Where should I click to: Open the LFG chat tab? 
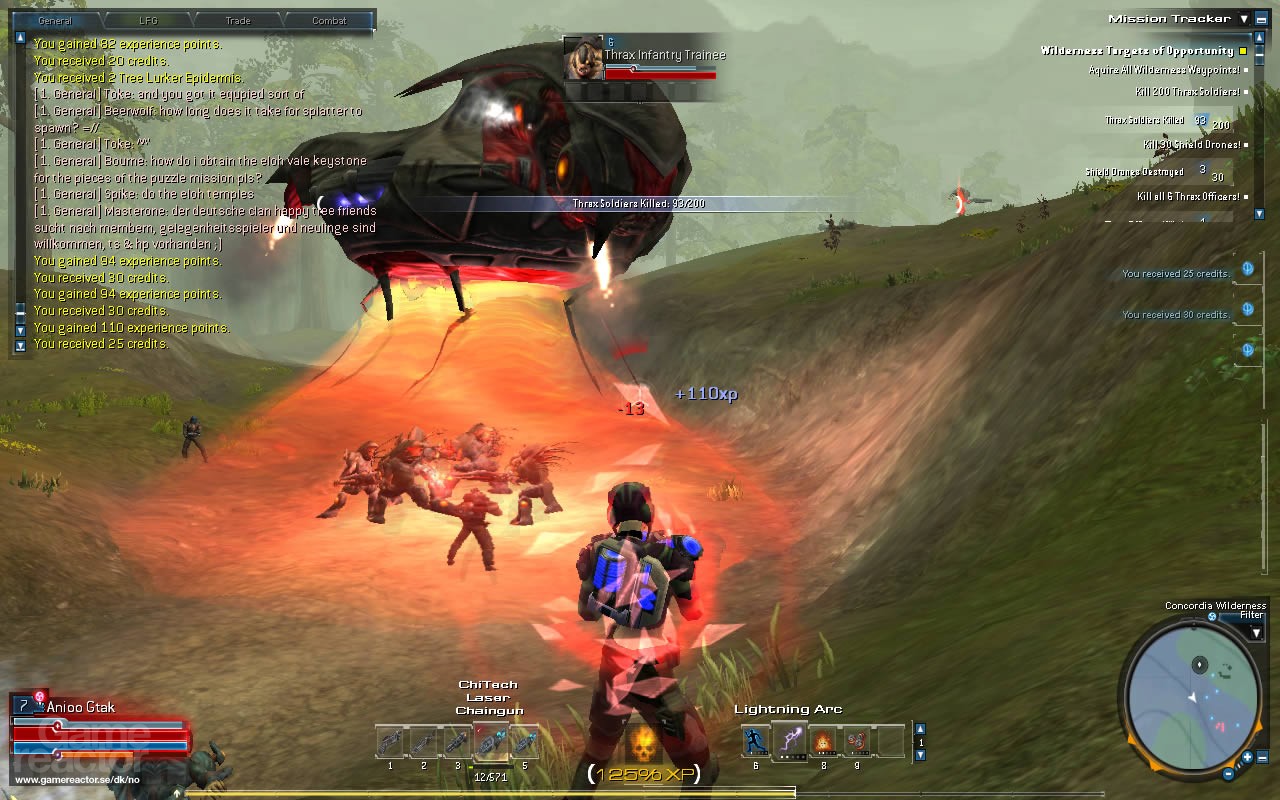(149, 20)
